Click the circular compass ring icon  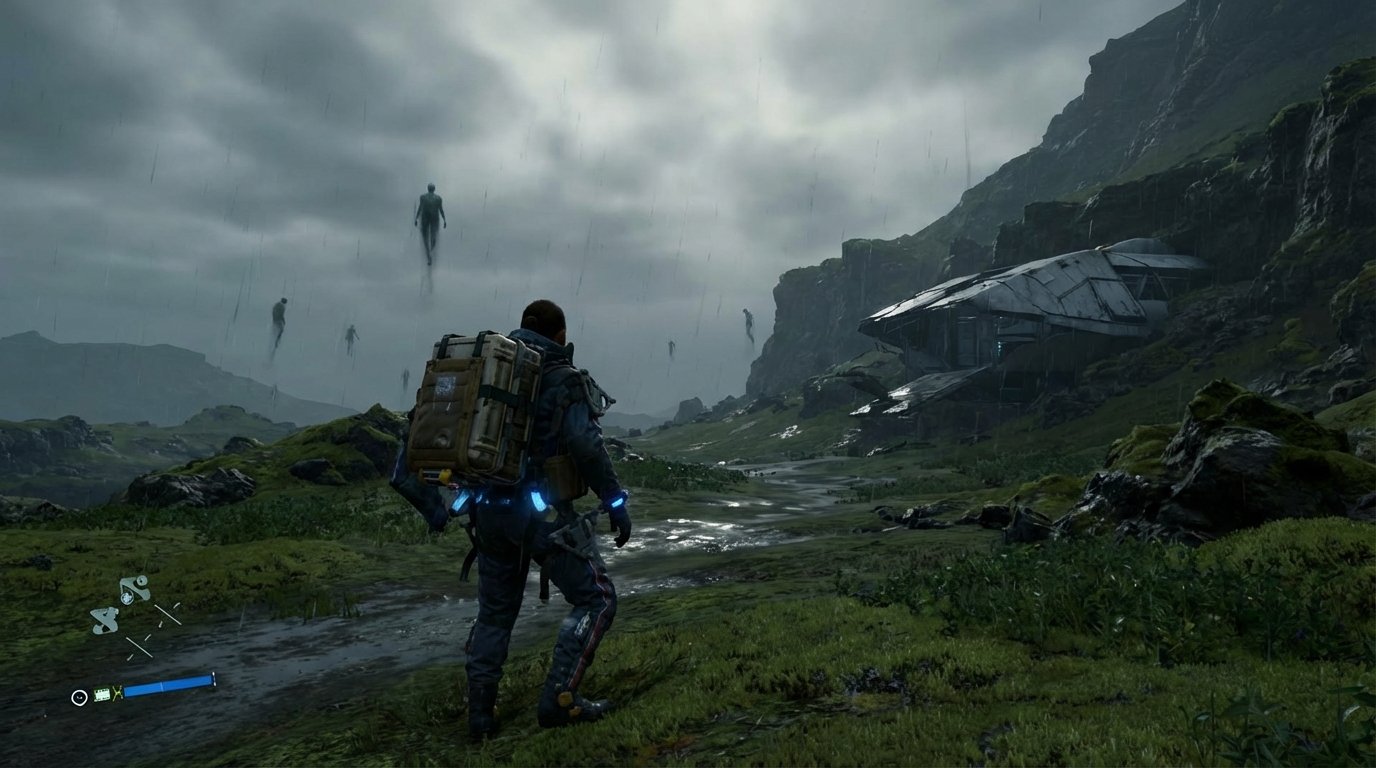click(79, 697)
